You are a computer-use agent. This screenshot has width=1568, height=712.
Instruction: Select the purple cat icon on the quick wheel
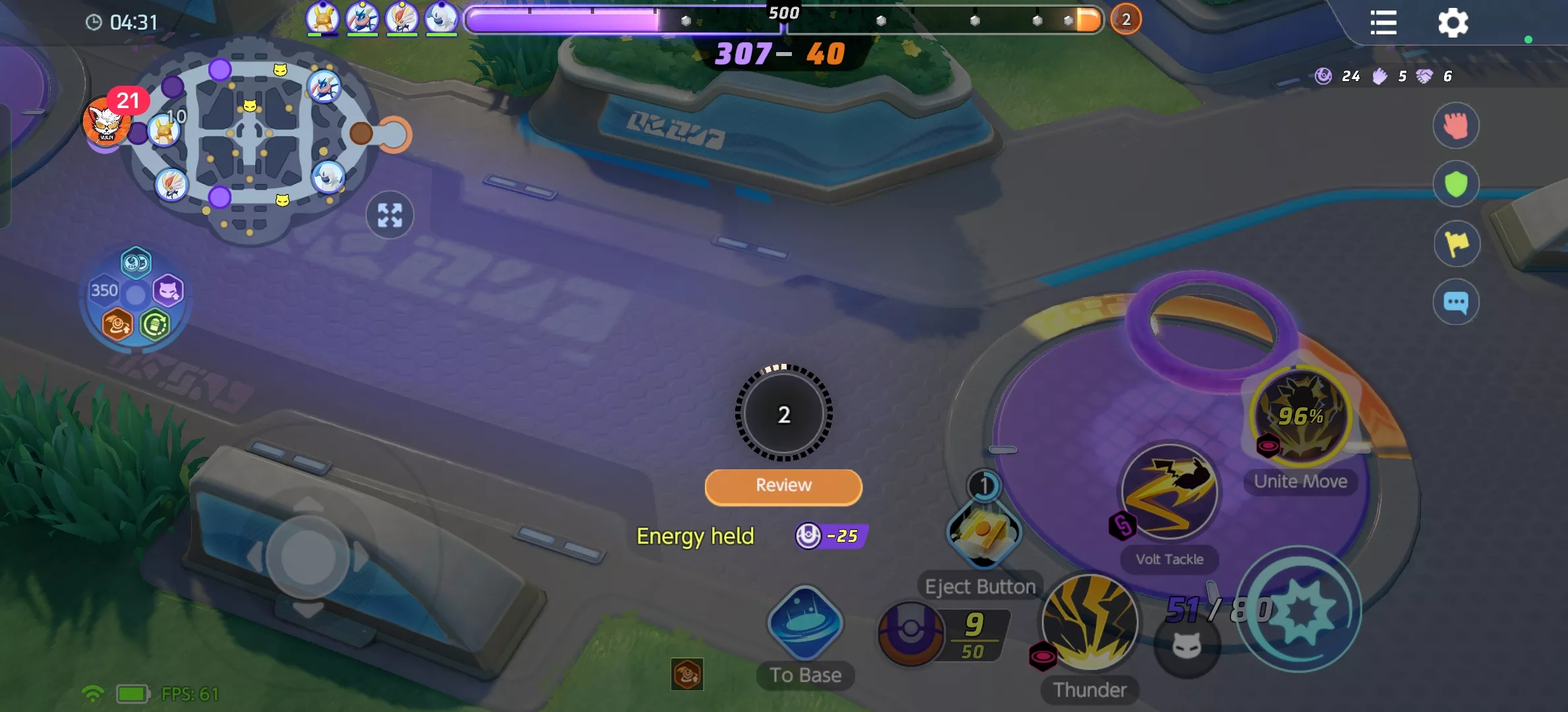pos(168,291)
